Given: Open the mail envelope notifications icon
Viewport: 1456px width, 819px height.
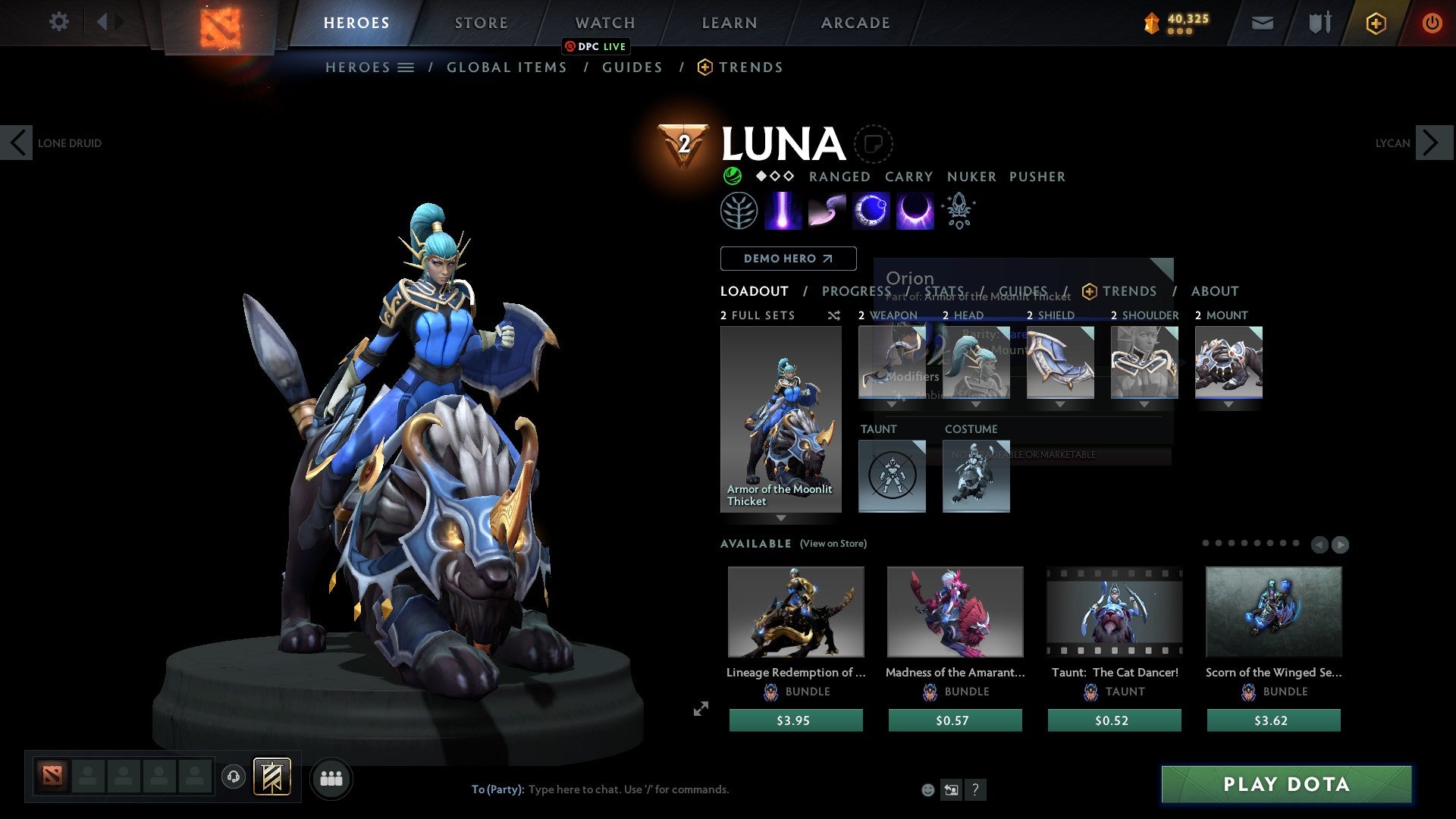Looking at the screenshot, I should coord(1262,23).
